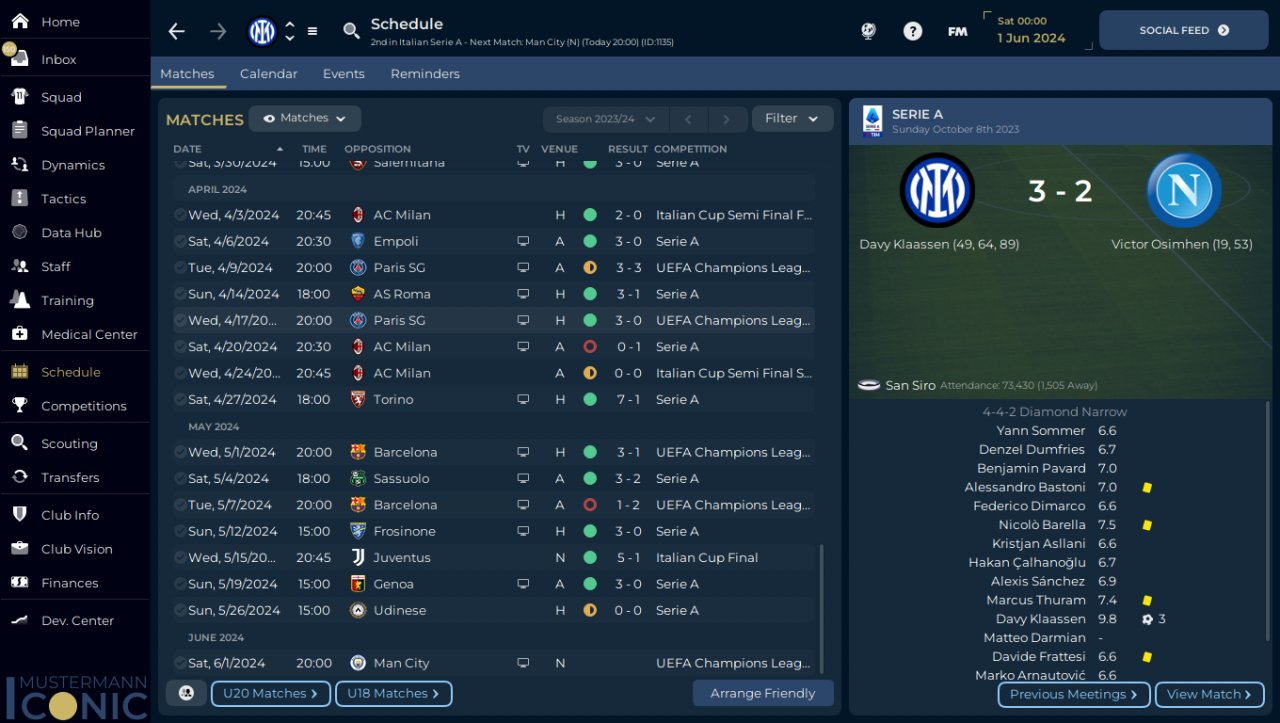Switch to the Events tab
1280x723 pixels.
tap(343, 74)
